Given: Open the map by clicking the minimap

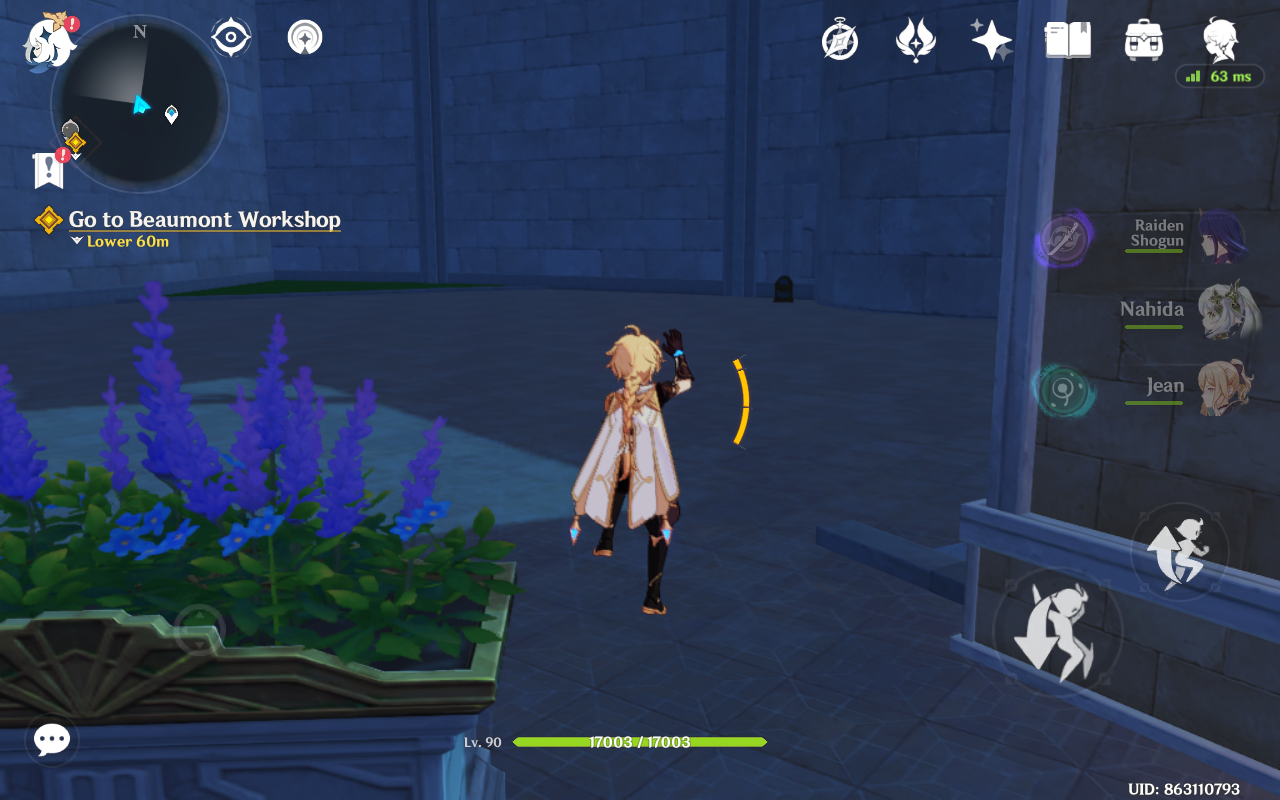Looking at the screenshot, I should [140, 103].
